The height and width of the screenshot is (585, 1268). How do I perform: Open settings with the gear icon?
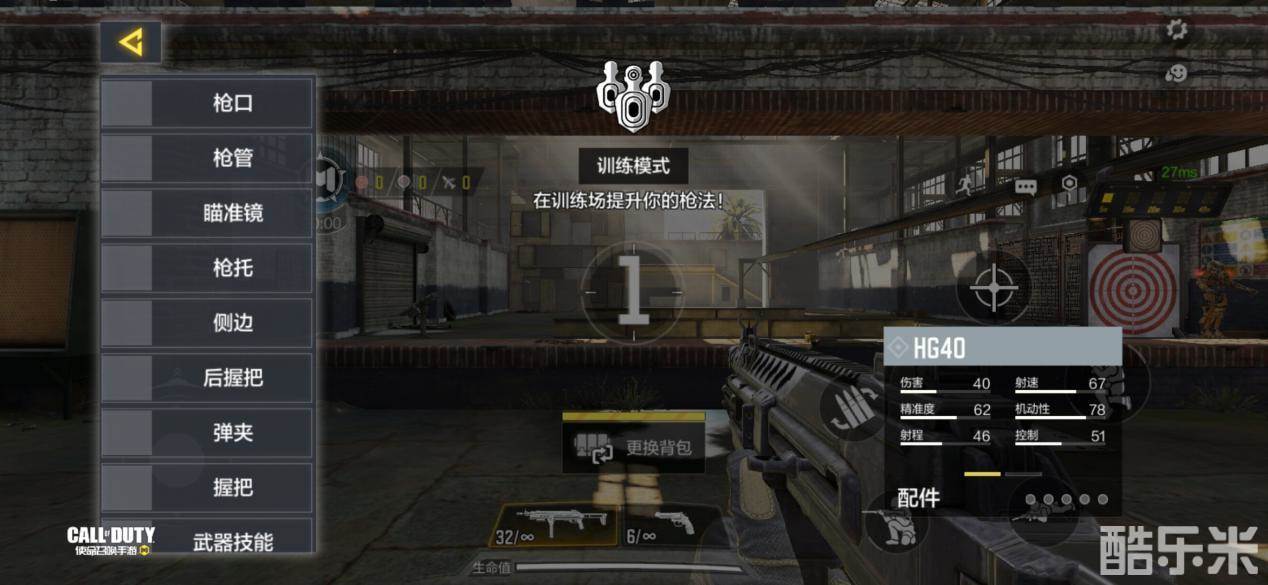coord(1177,30)
